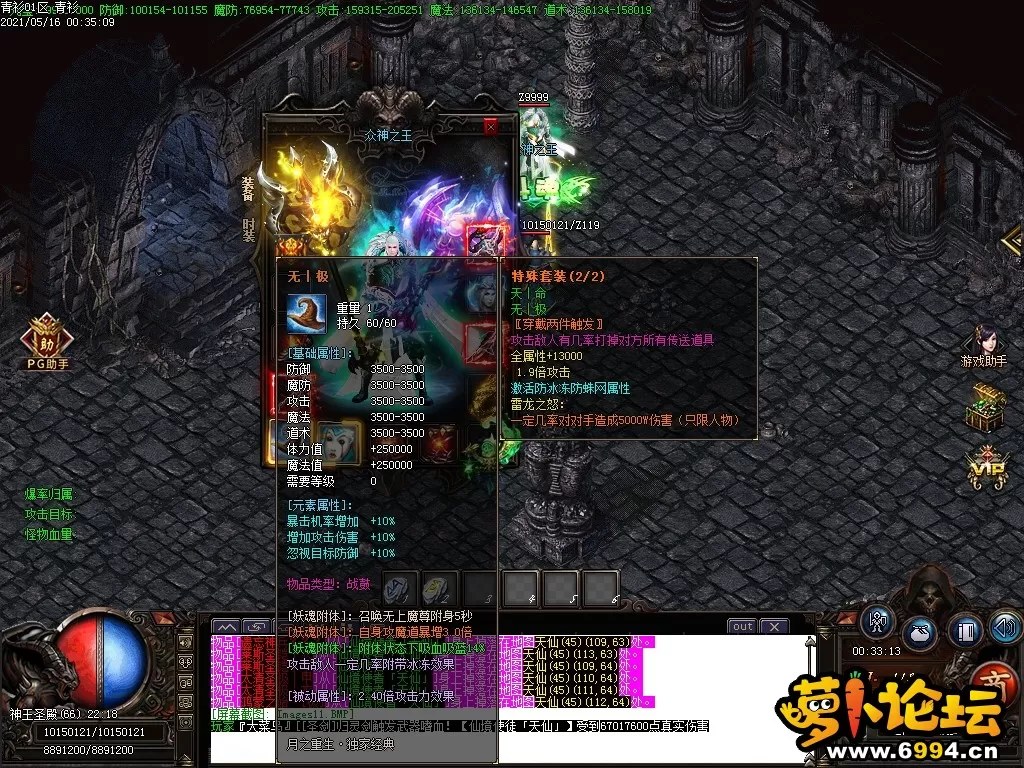Image resolution: width=1024 pixels, height=768 pixels.
Task: Select the 爆率归属 drop ownership option
Action: point(49,494)
